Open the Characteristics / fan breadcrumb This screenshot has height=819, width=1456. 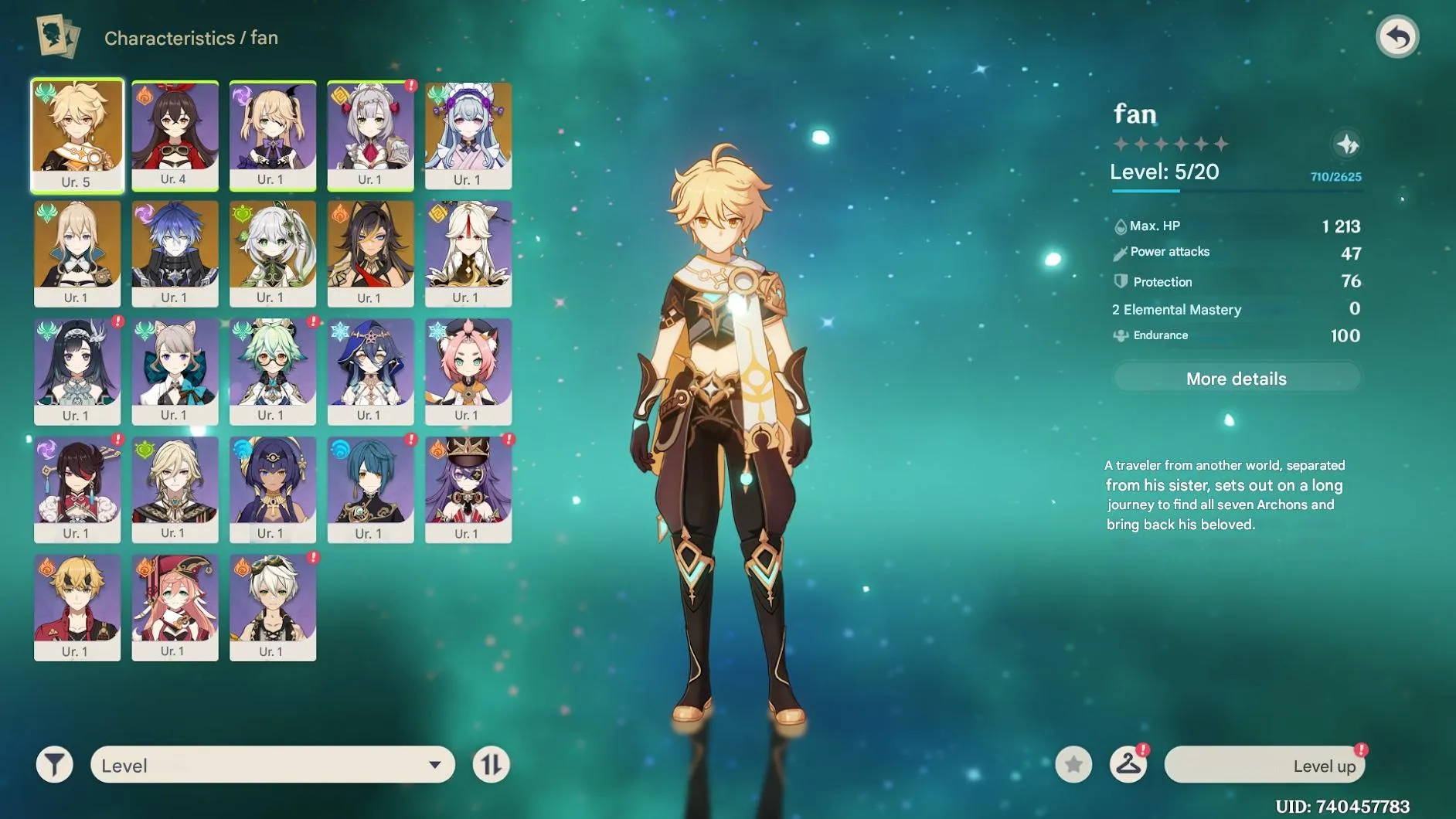(x=191, y=37)
